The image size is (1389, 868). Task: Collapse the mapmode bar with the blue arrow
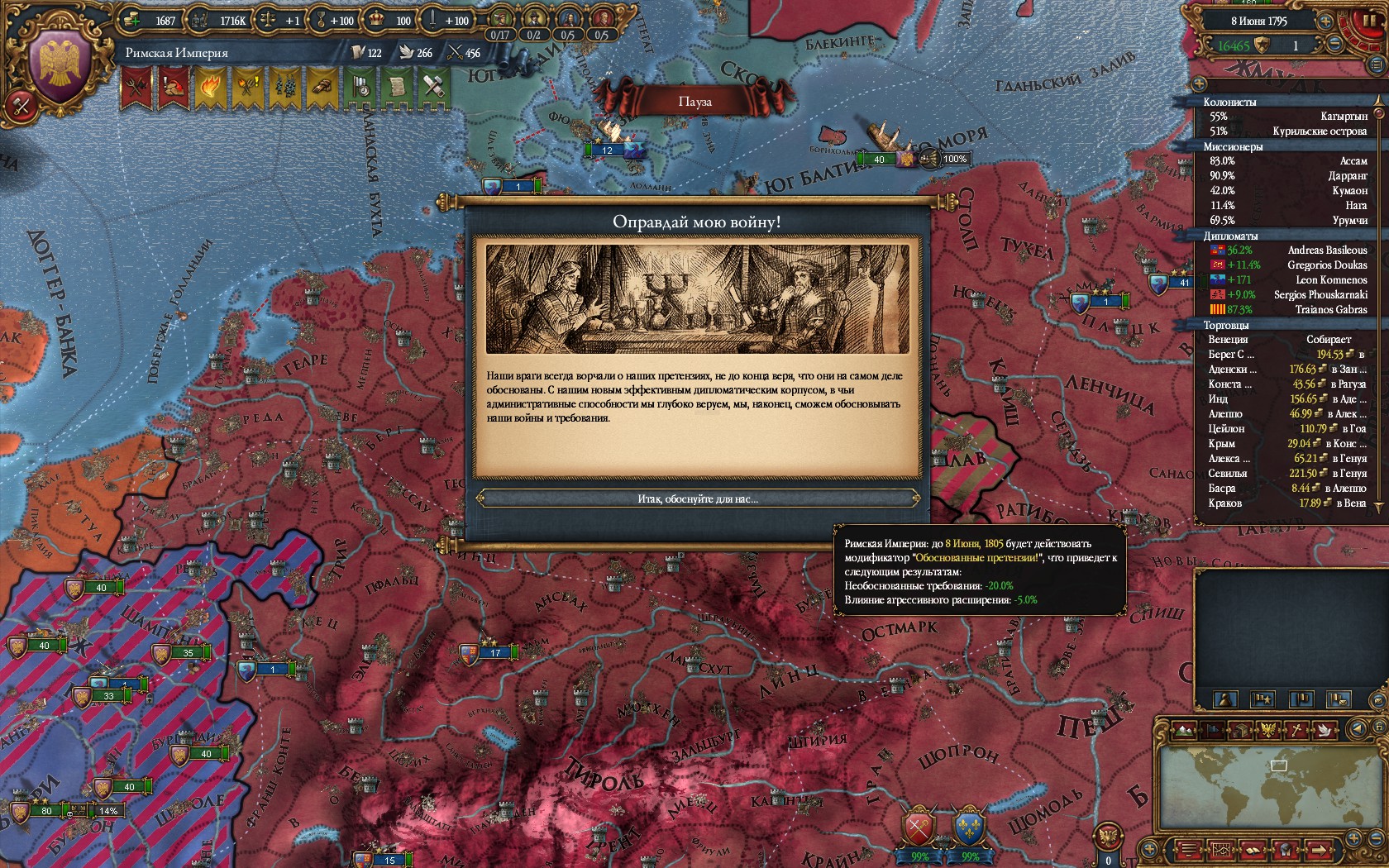(1358, 730)
